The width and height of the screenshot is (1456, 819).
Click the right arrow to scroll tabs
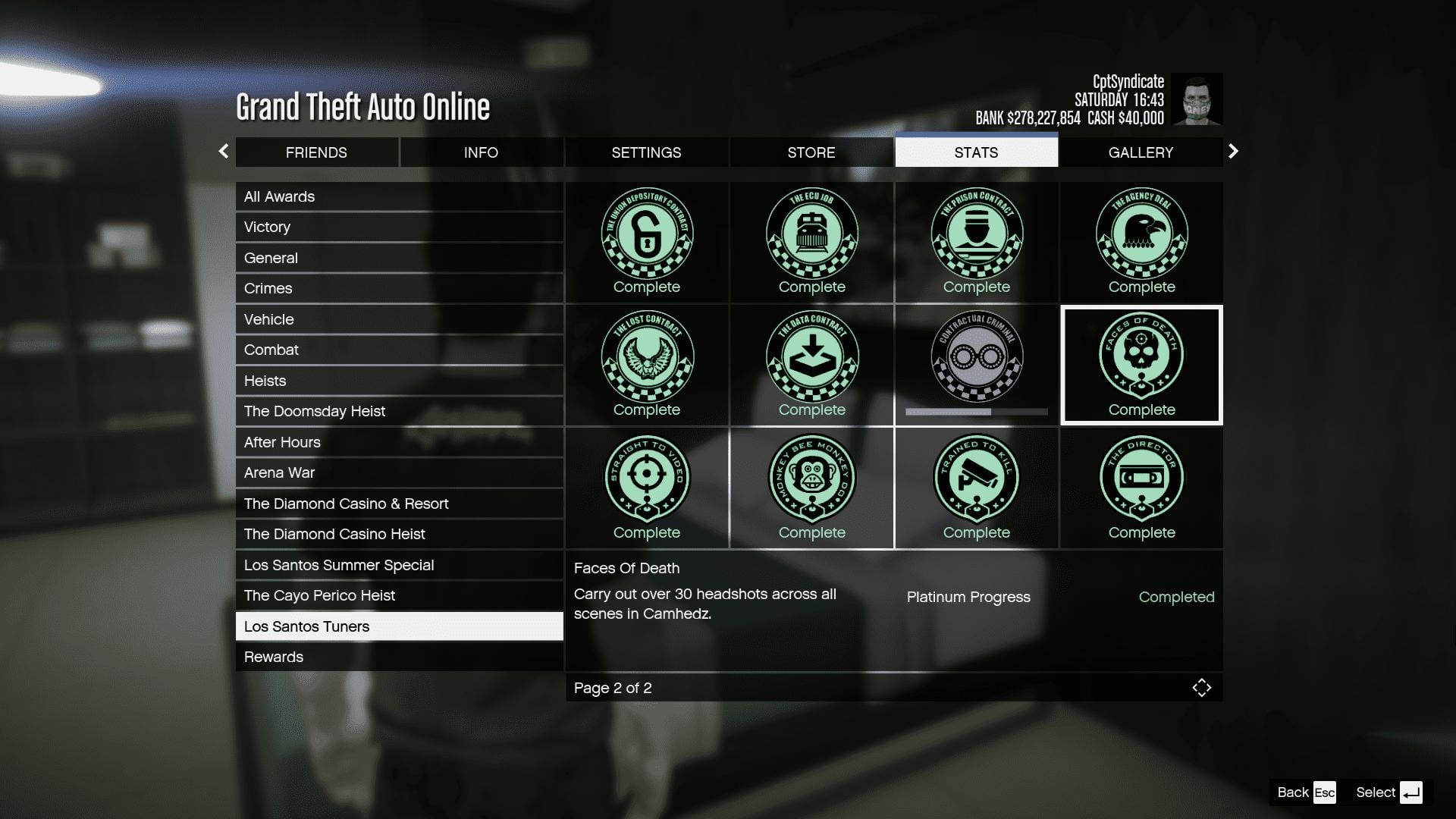point(1233,152)
